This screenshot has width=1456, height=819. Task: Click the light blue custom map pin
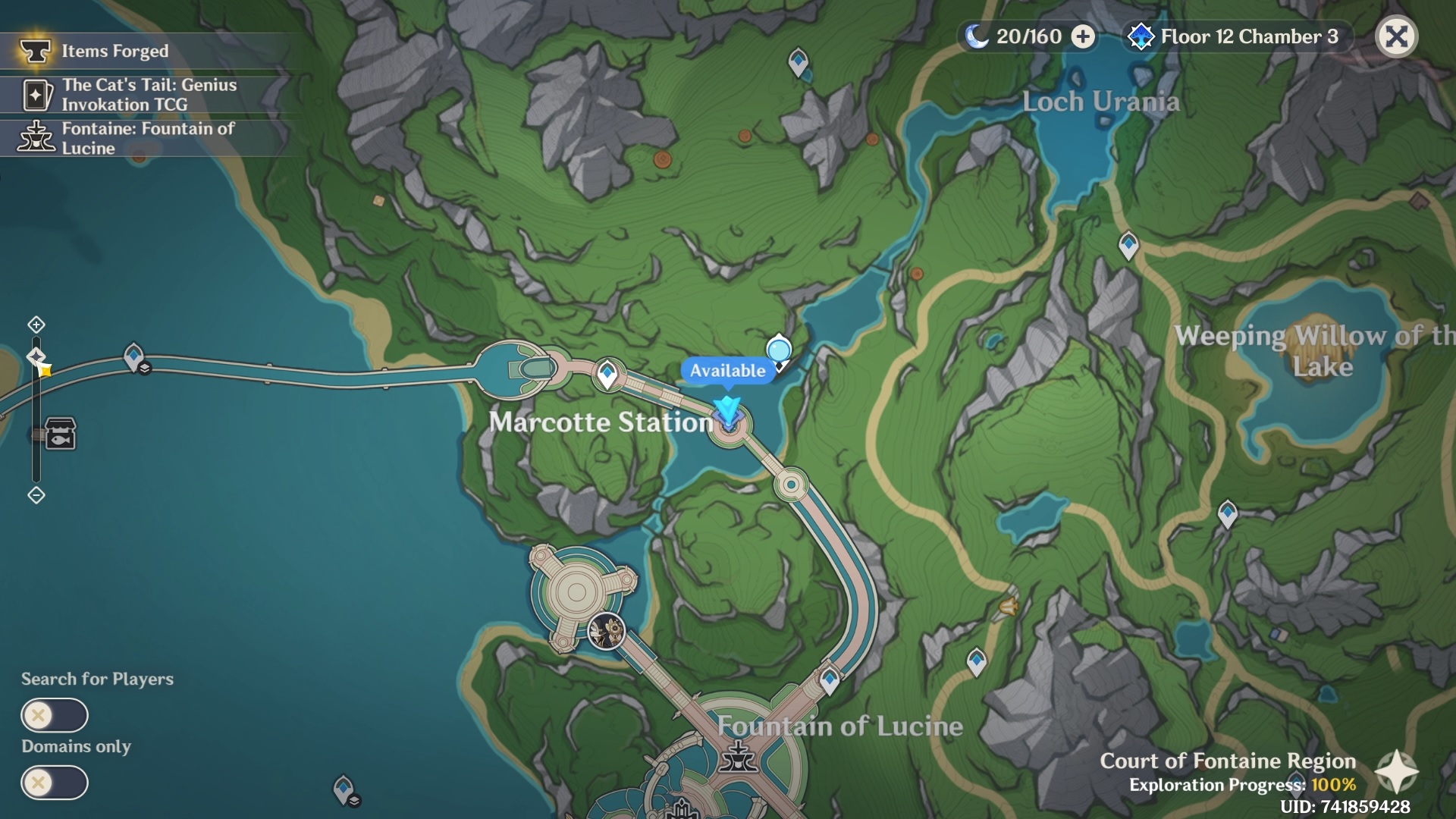coord(779,351)
